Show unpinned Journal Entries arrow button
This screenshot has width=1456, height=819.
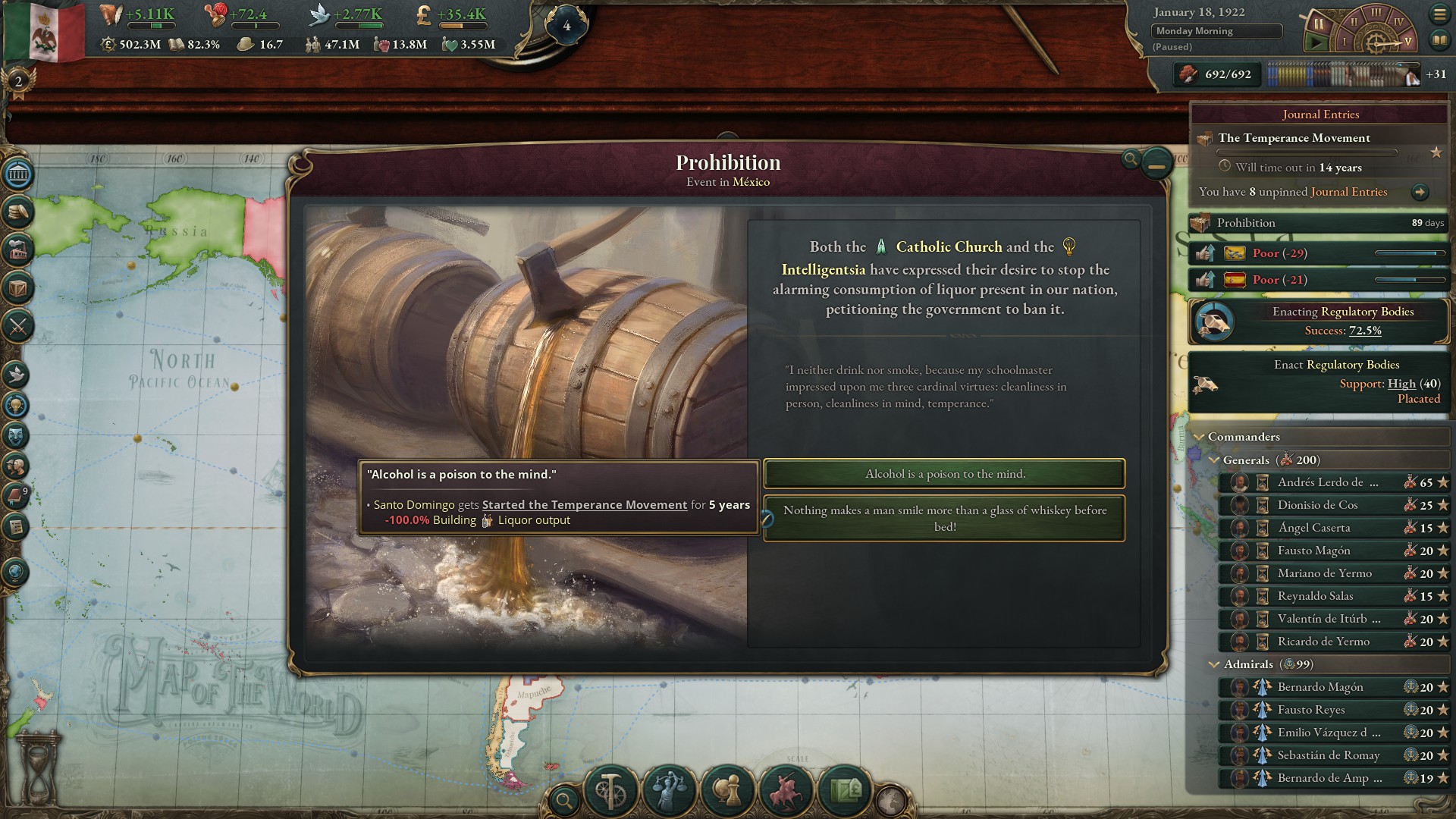(1420, 192)
